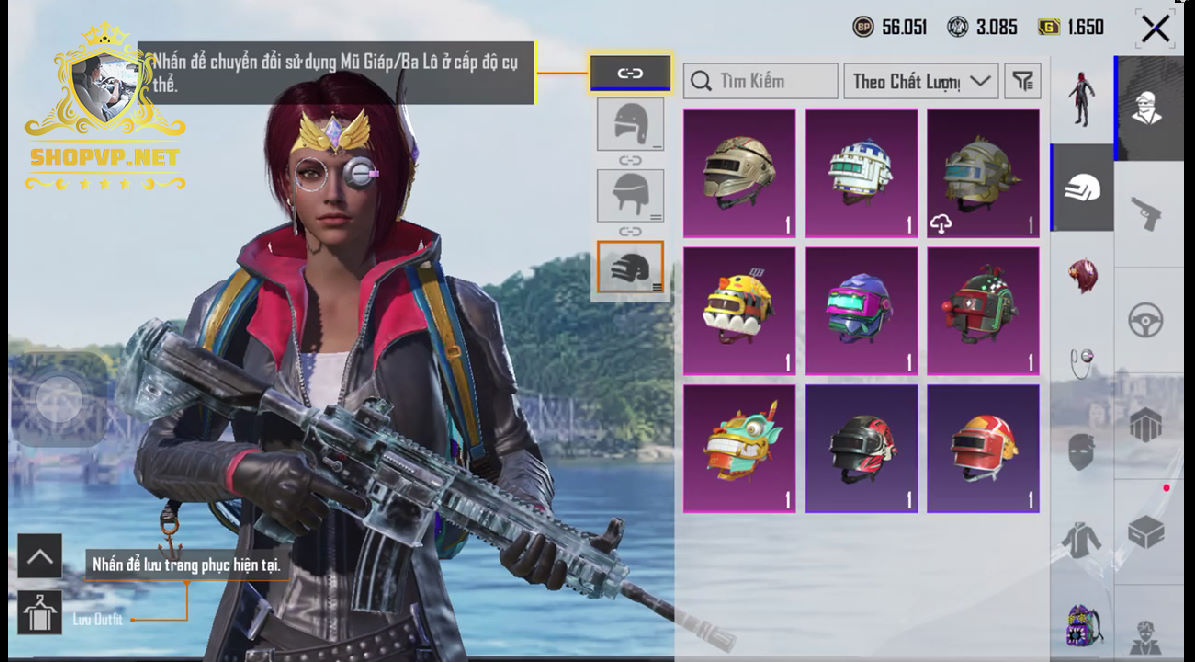Screen dimensions: 1195x662
Task: Expand the up-arrow panel button
Action: pyautogui.click(x=40, y=556)
